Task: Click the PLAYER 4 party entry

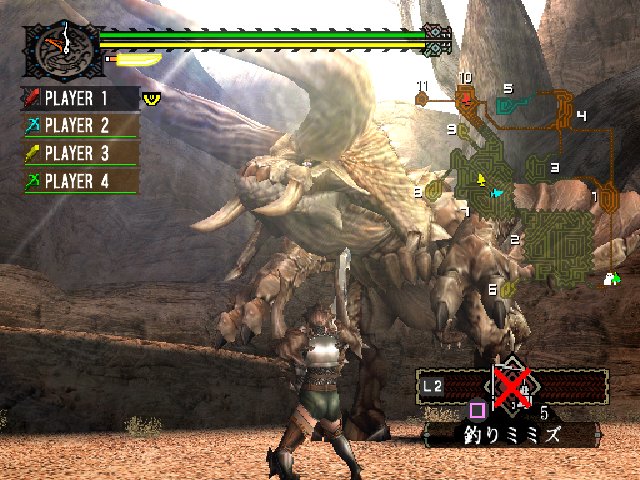Action: (x=80, y=182)
